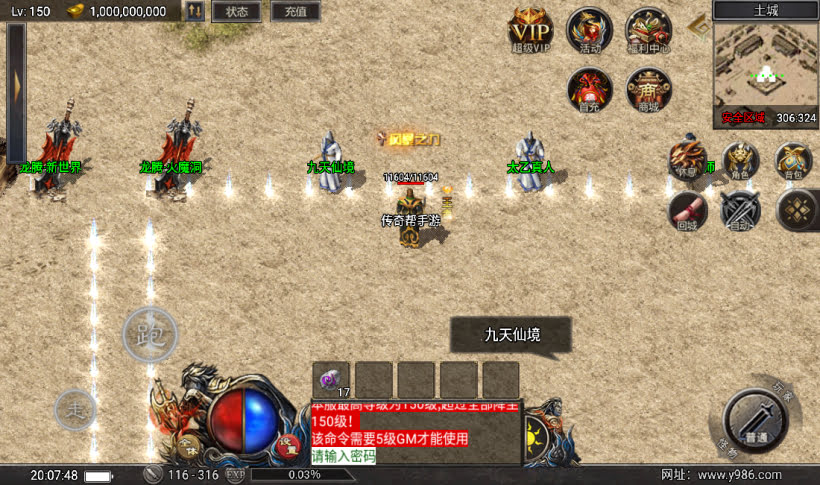The image size is (820, 485).
Task: Use the purple item in the hotbar
Action: pyautogui.click(x=331, y=380)
